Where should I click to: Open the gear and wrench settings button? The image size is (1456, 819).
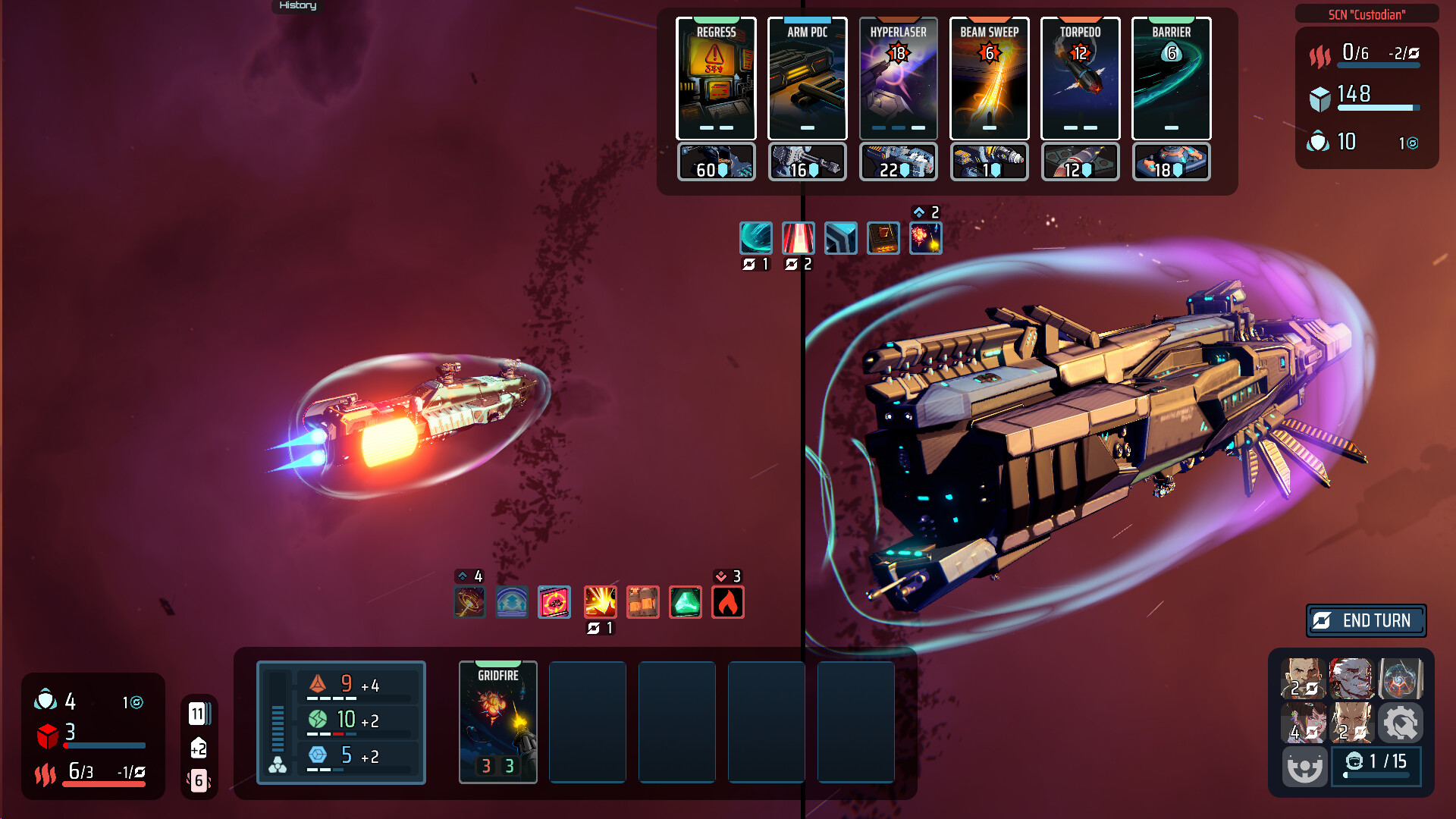[x=1400, y=723]
